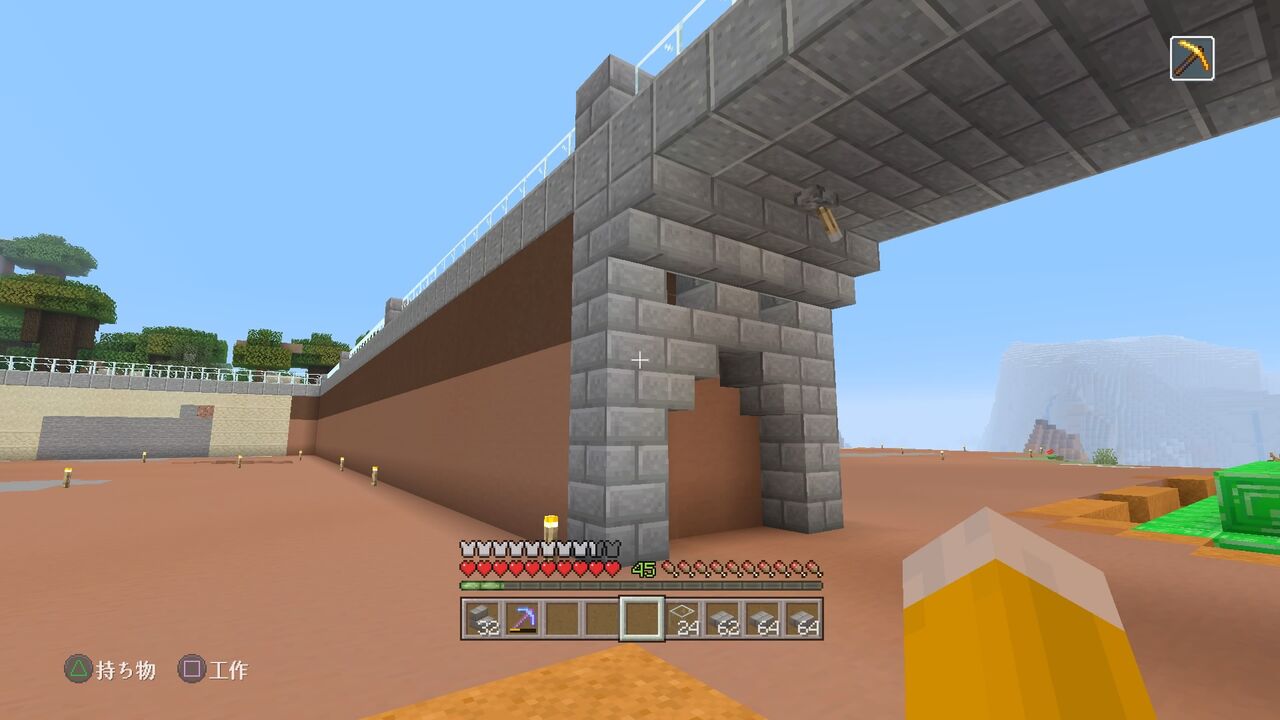Screen dimensions: 1280x720
Task: Select the currently highlighted empty hotbar slot
Action: click(643, 620)
